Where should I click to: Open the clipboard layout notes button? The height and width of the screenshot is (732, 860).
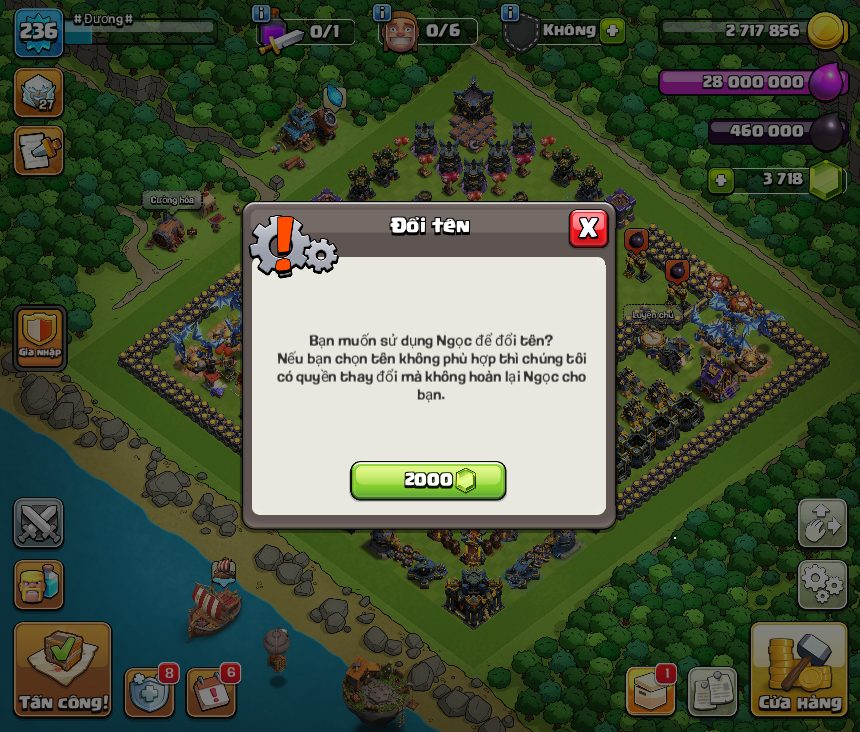(712, 692)
